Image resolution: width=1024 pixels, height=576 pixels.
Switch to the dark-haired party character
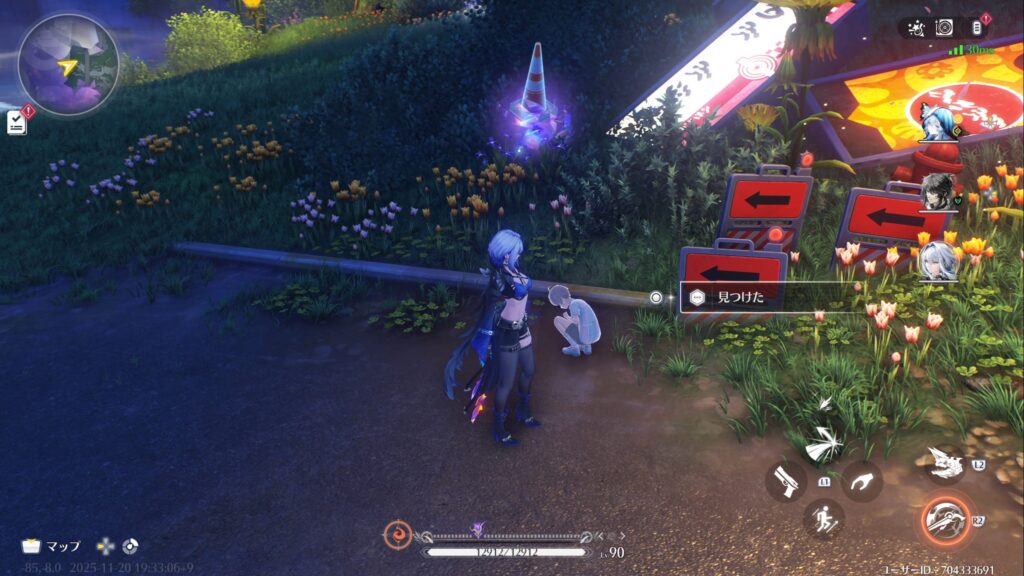tap(938, 189)
